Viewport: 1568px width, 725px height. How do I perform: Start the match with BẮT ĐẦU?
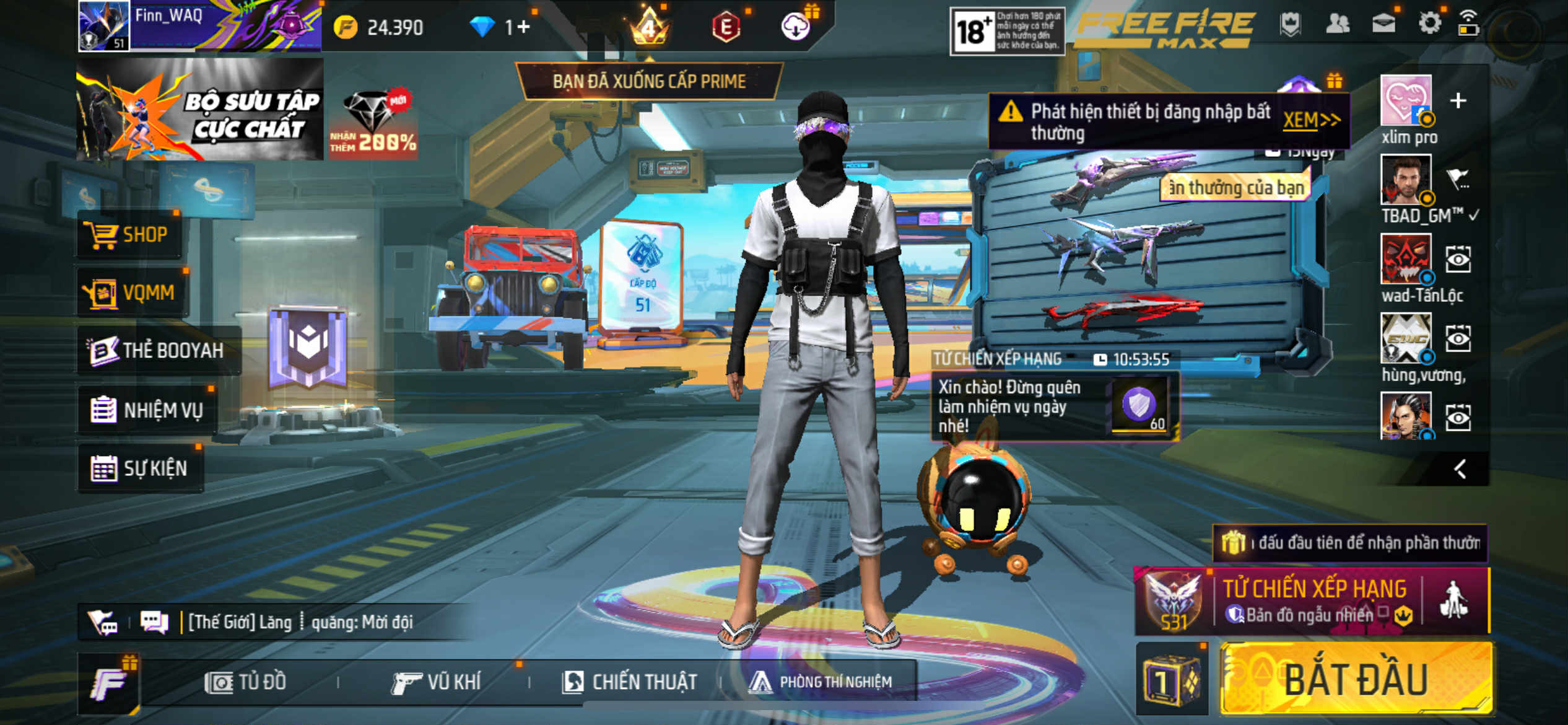tap(1356, 680)
